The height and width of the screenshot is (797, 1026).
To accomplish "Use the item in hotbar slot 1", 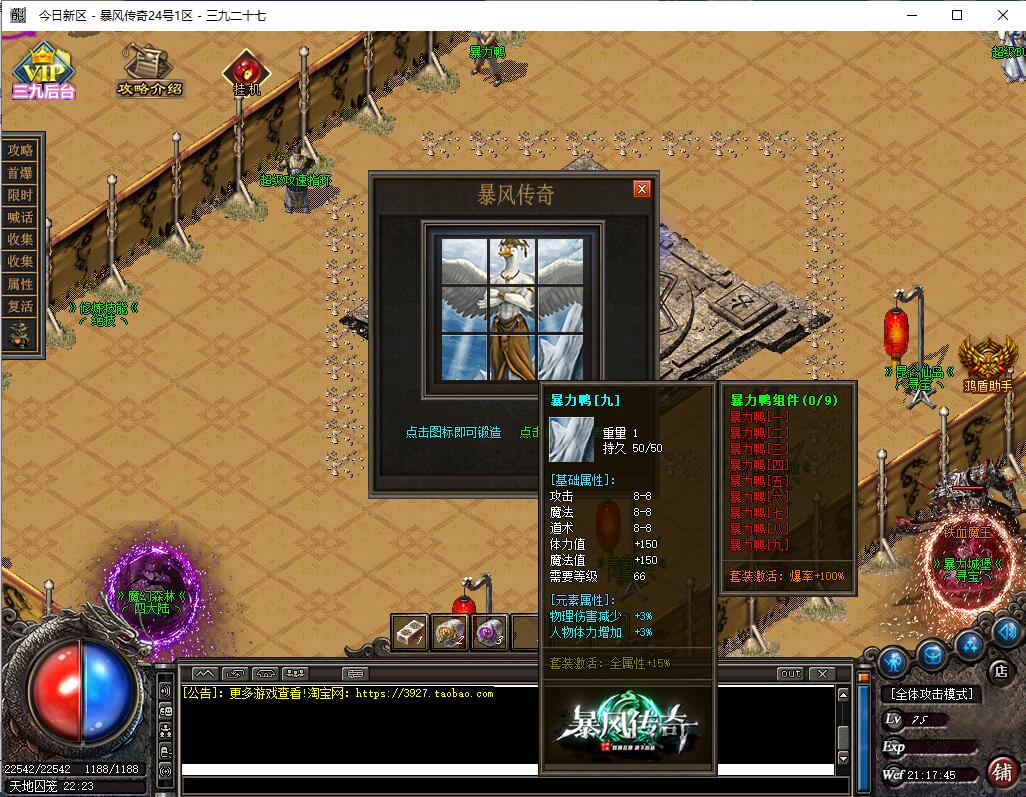I will point(410,632).
